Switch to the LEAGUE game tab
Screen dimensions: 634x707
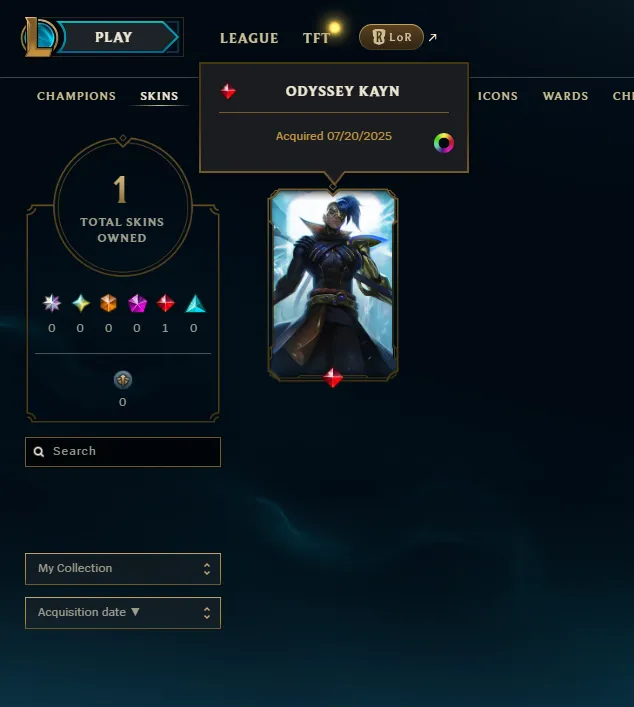point(249,38)
